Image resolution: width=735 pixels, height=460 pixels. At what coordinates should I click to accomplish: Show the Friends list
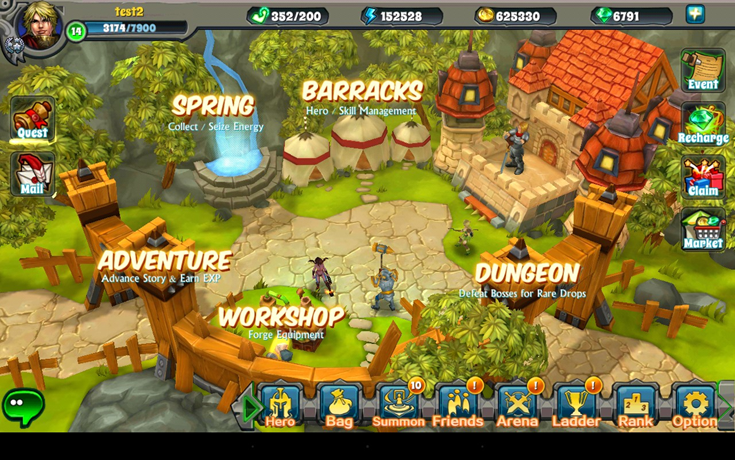pyautogui.click(x=457, y=406)
